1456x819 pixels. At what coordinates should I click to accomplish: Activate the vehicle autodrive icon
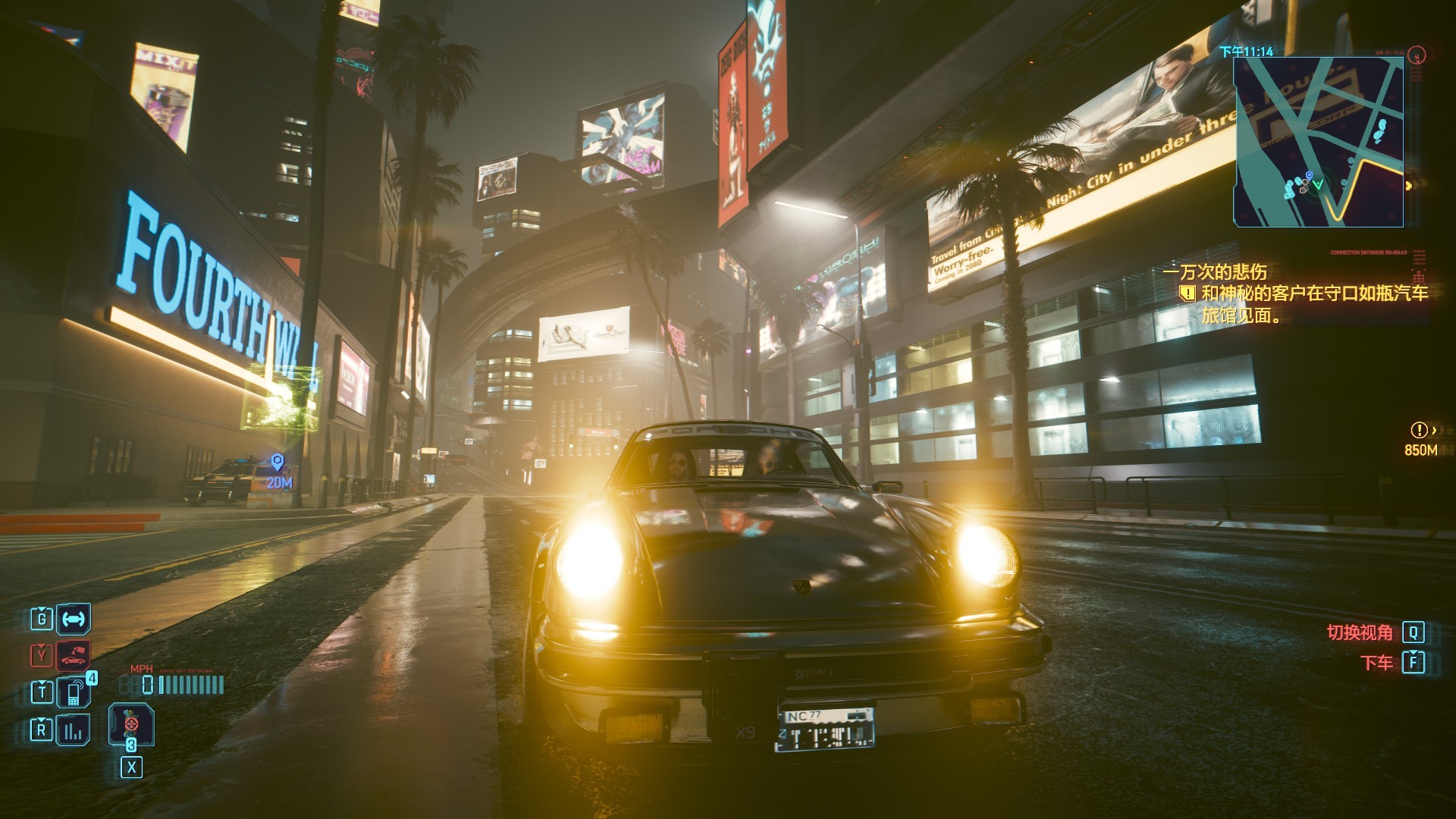[74, 619]
